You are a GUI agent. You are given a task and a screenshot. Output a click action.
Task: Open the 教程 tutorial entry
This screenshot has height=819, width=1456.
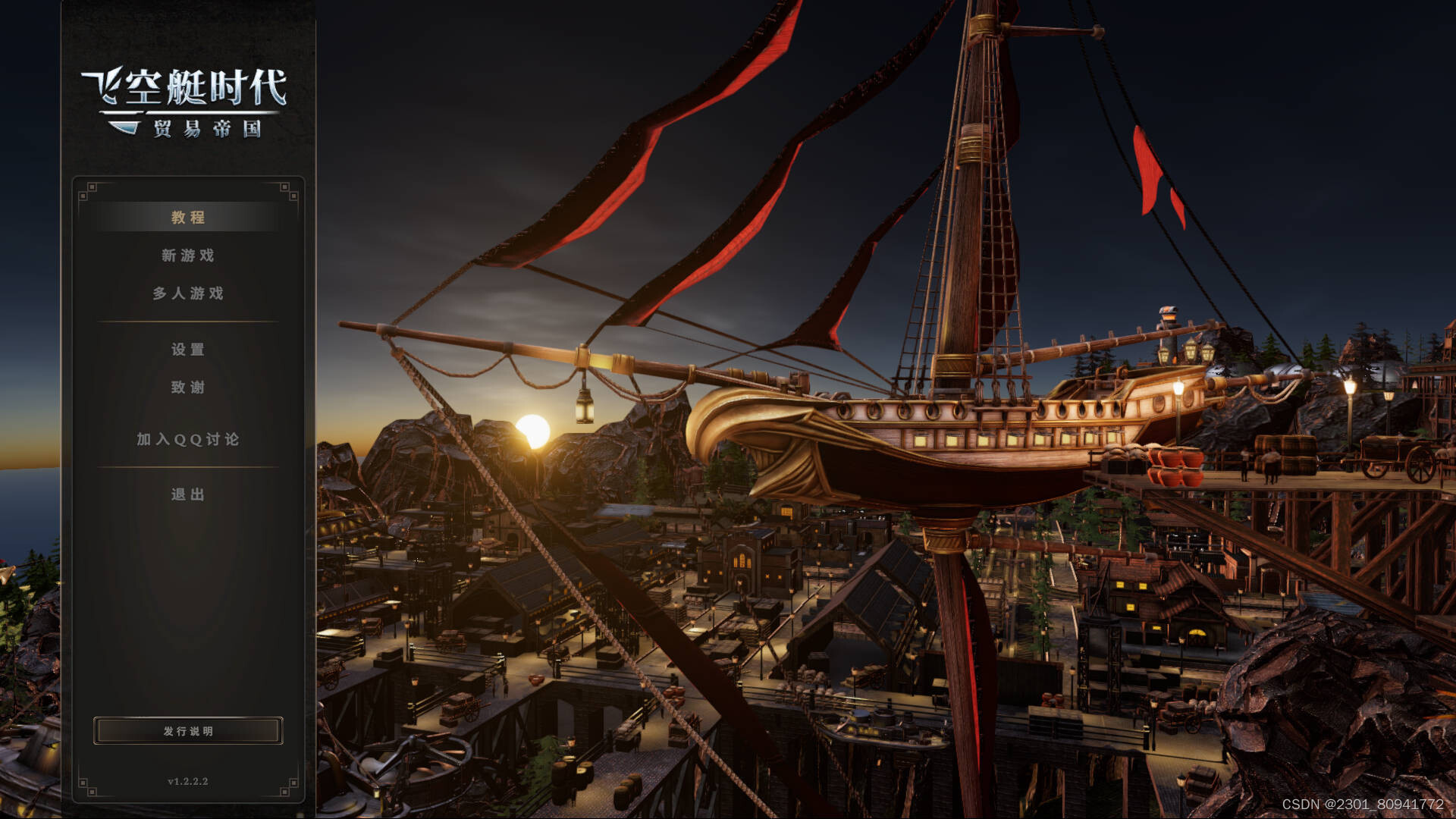click(188, 218)
